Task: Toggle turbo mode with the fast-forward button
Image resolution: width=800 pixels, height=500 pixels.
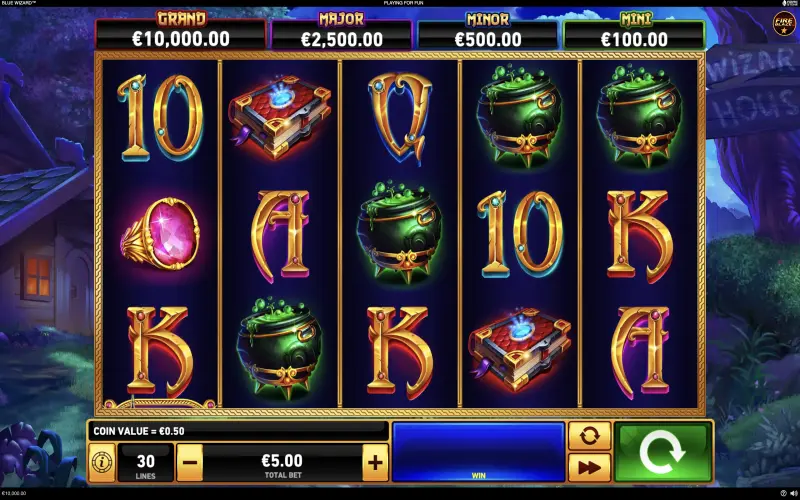Action: point(589,466)
